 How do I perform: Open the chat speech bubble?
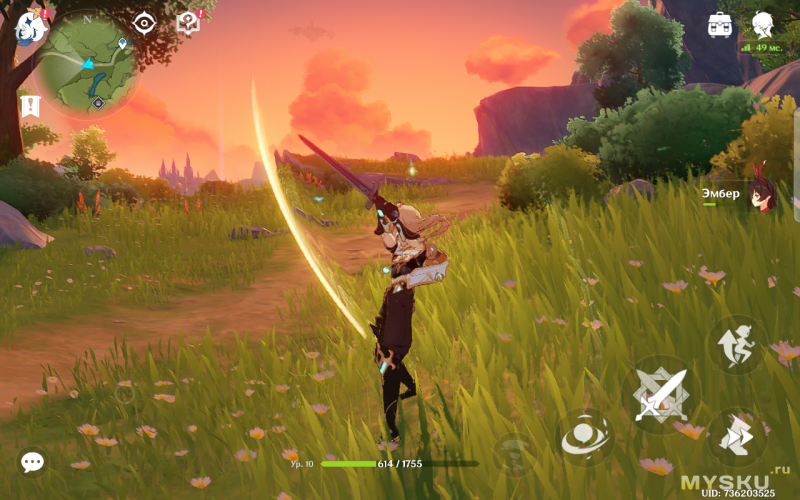tap(32, 461)
